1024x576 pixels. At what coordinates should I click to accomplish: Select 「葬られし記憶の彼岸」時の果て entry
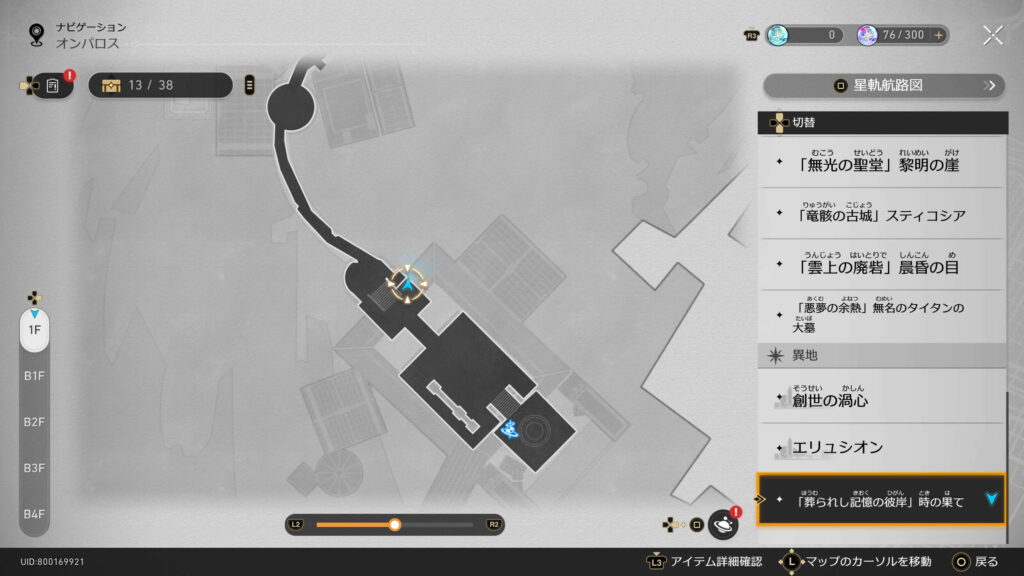coord(880,499)
